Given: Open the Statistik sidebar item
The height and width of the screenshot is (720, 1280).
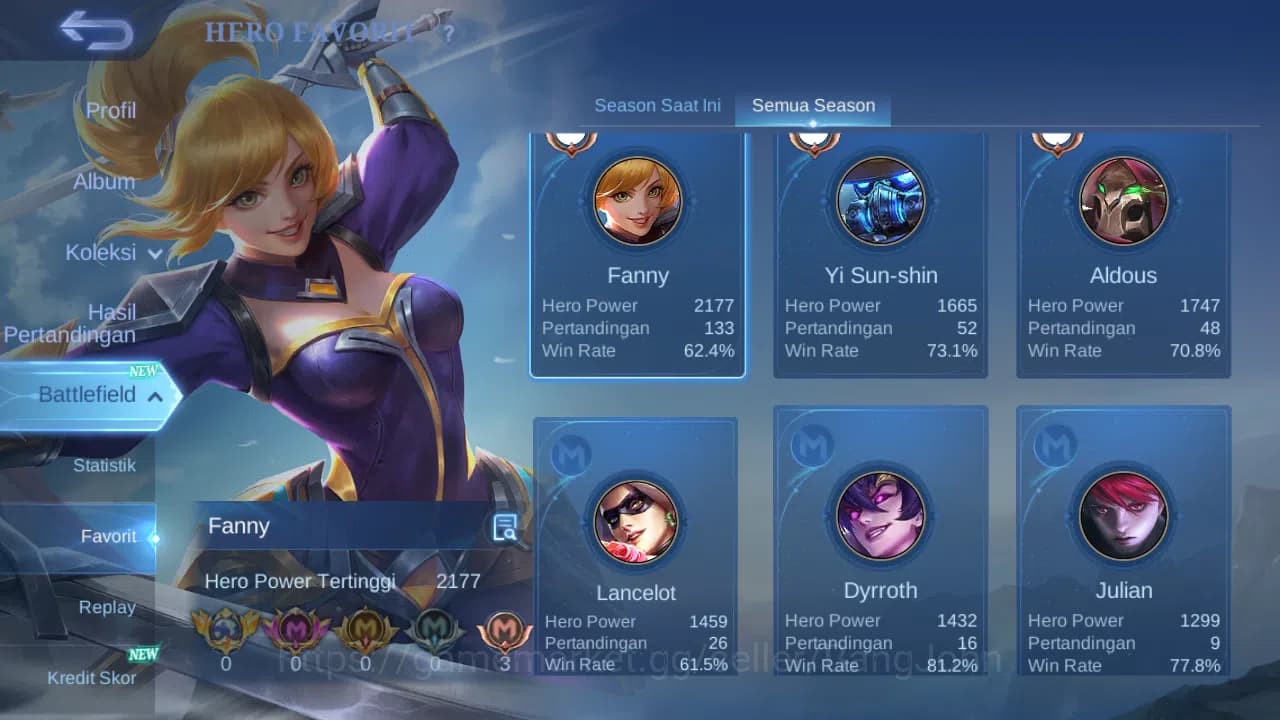Looking at the screenshot, I should tap(106, 465).
